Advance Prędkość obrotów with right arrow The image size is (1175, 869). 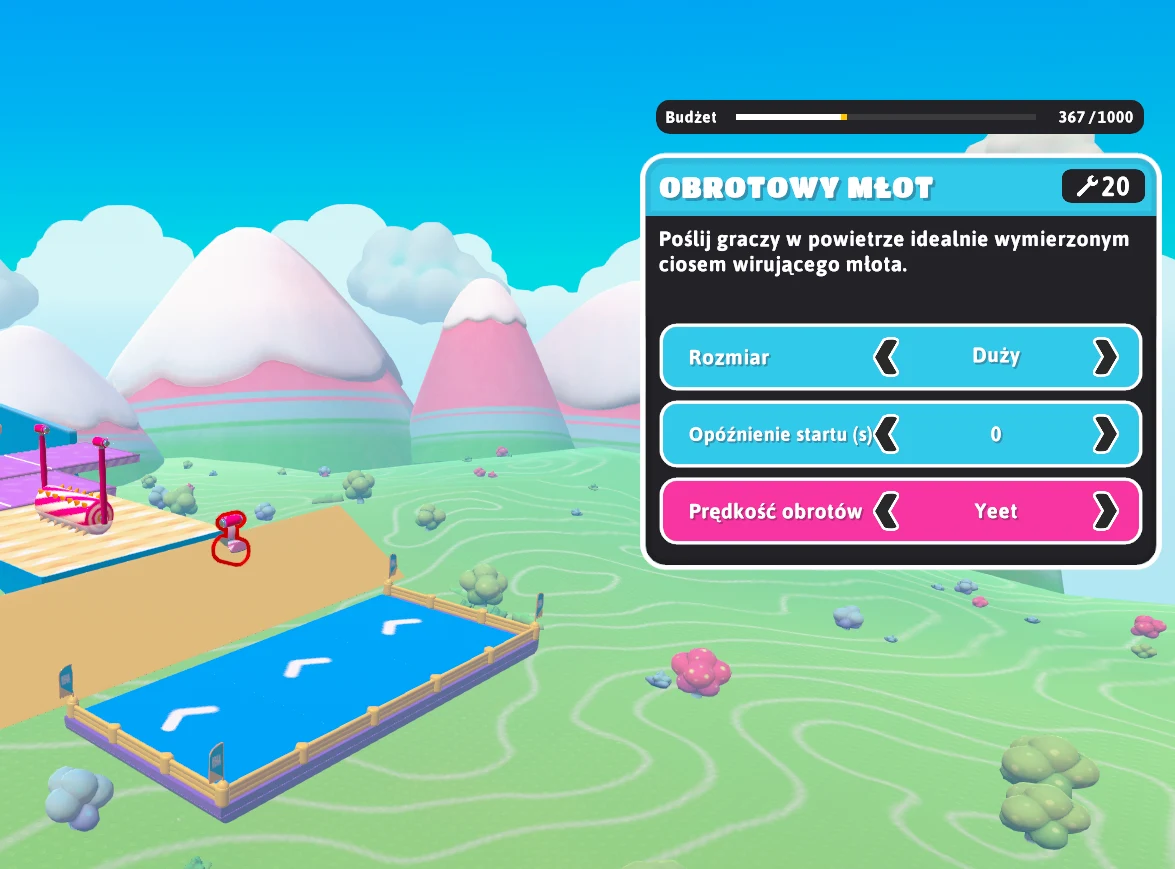click(x=1105, y=511)
